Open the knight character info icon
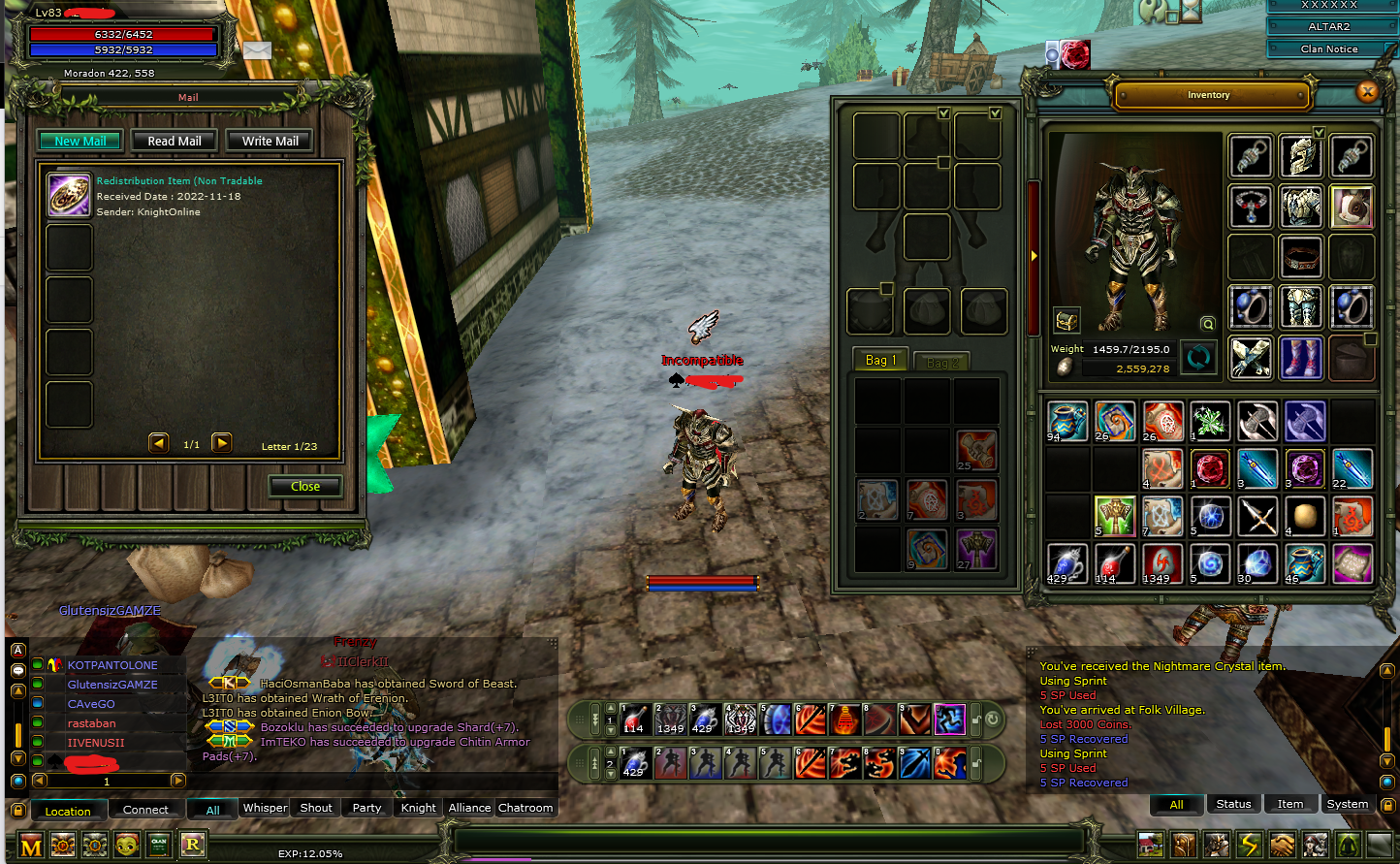 coord(1216,845)
